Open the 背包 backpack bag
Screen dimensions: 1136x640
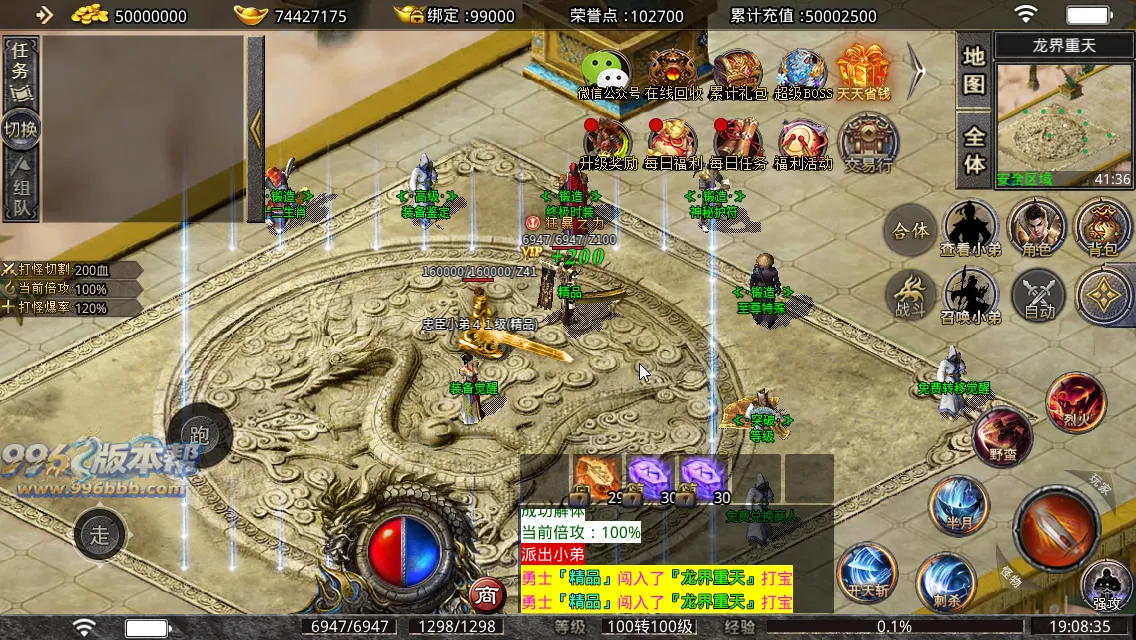[x=1102, y=227]
